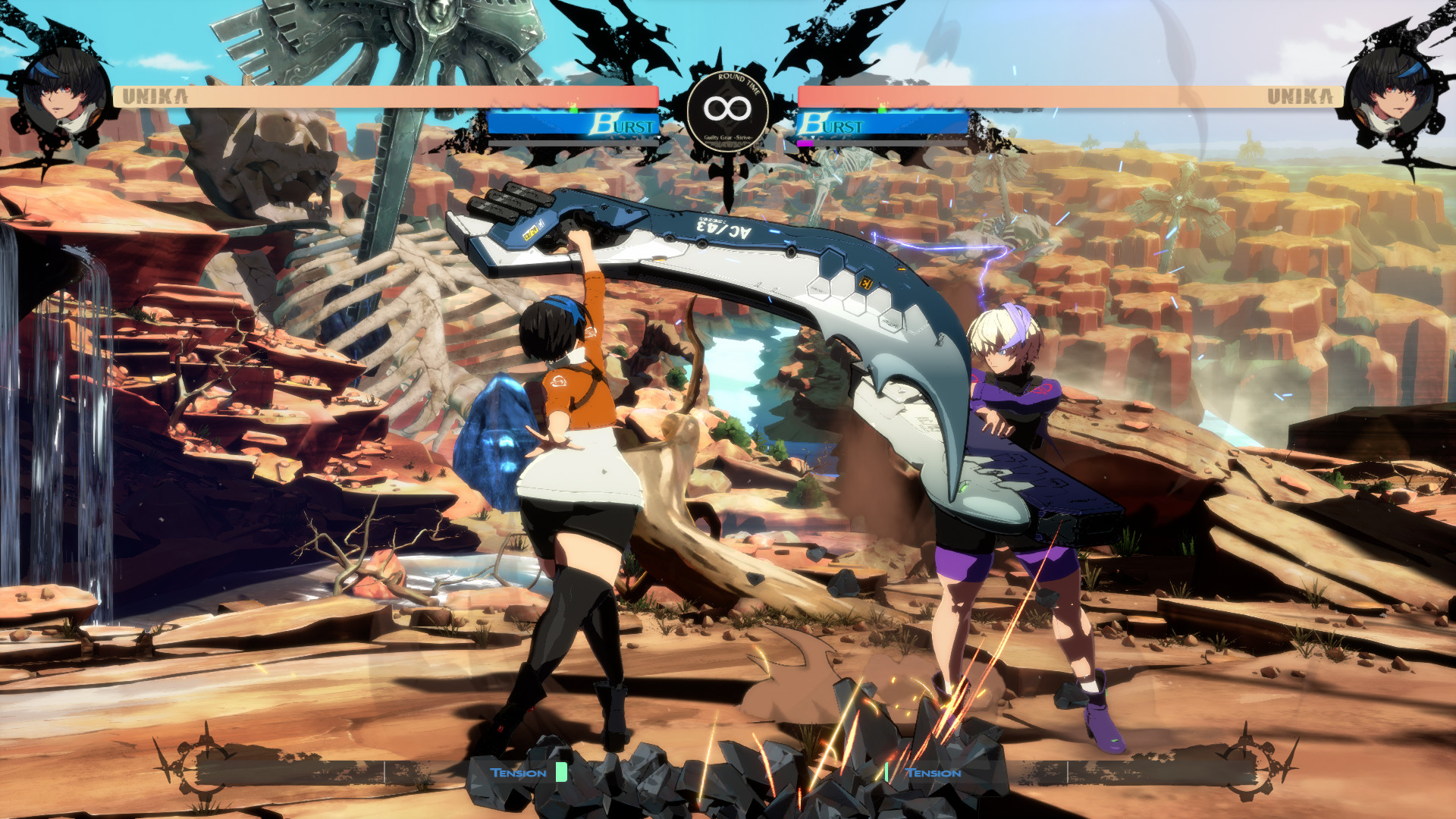The width and height of the screenshot is (1456, 819).
Task: Select the right UNIKA name banner
Action: (x=1301, y=96)
